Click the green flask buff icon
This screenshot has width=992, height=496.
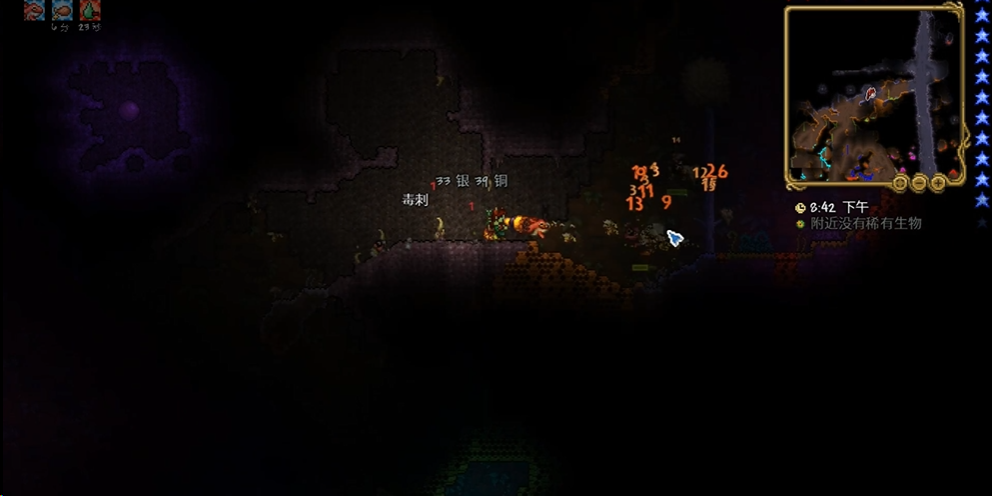(x=90, y=10)
